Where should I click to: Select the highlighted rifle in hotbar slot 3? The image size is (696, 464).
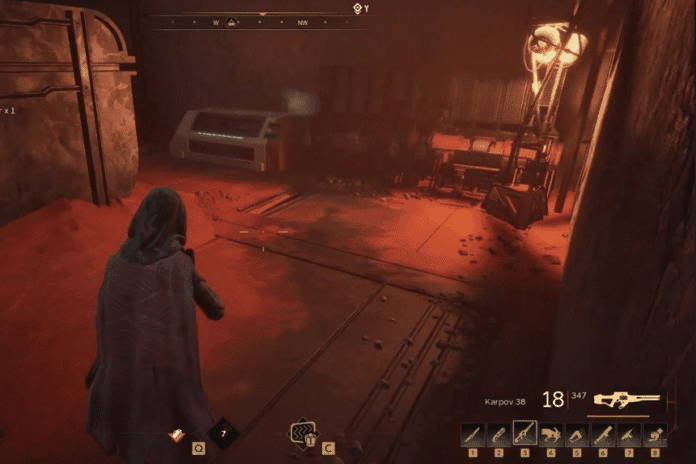click(525, 433)
